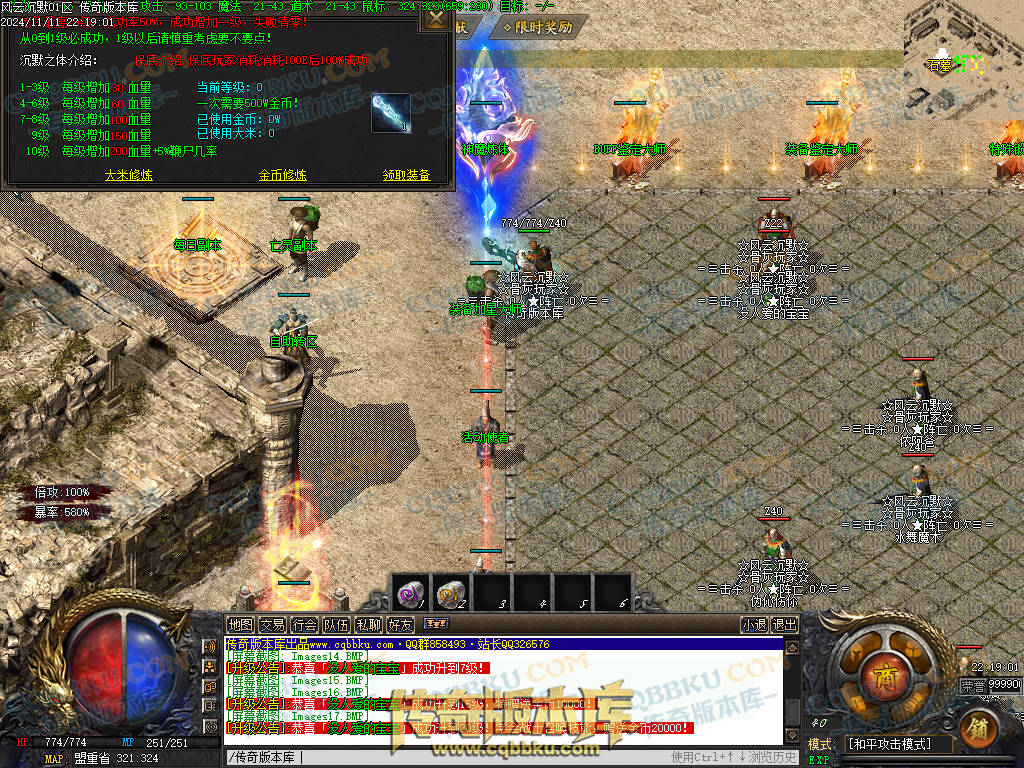Select the glowing sword item slot
The image size is (1024, 768).
click(x=391, y=111)
